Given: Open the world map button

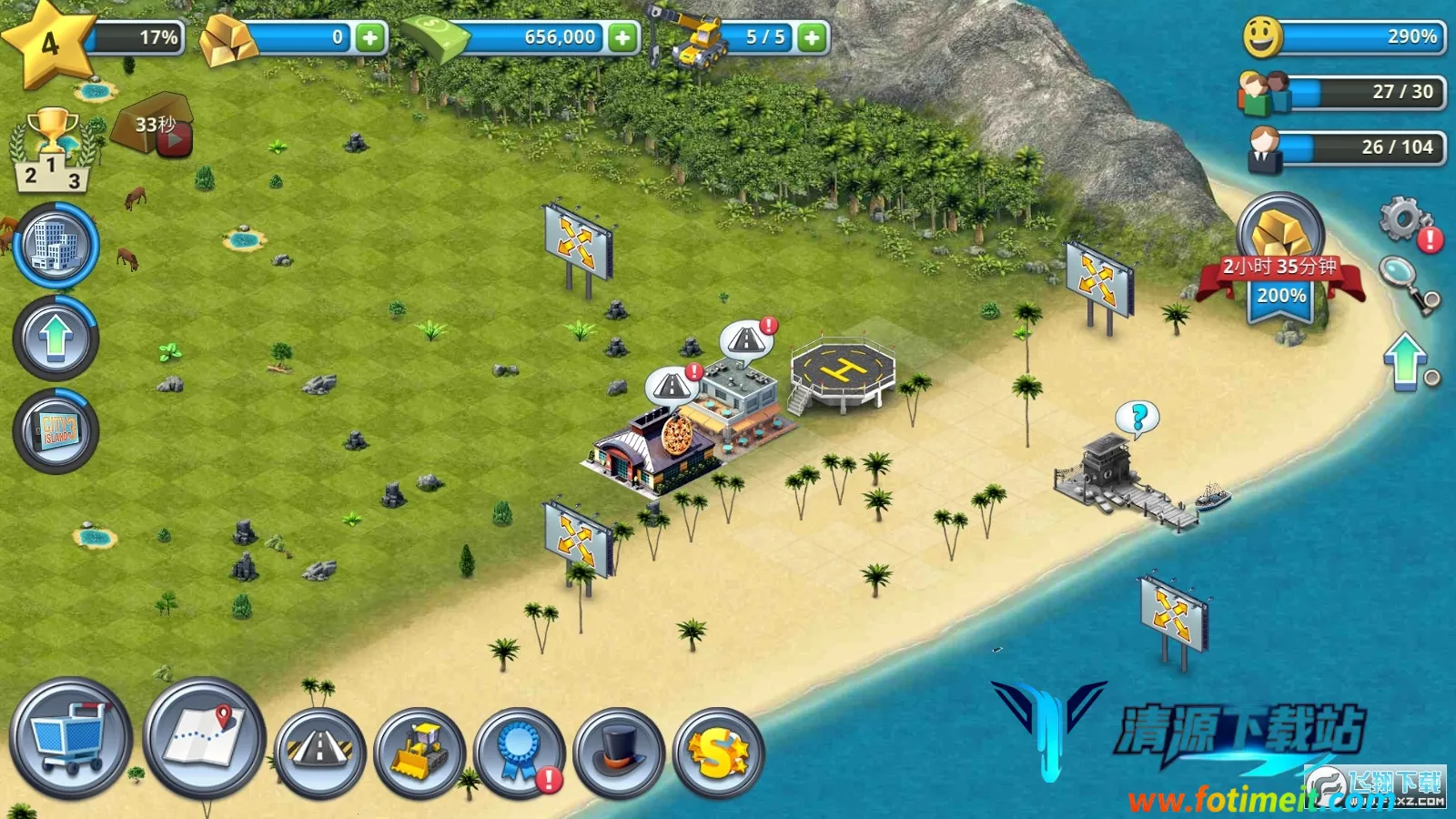Looking at the screenshot, I should click(x=204, y=737).
